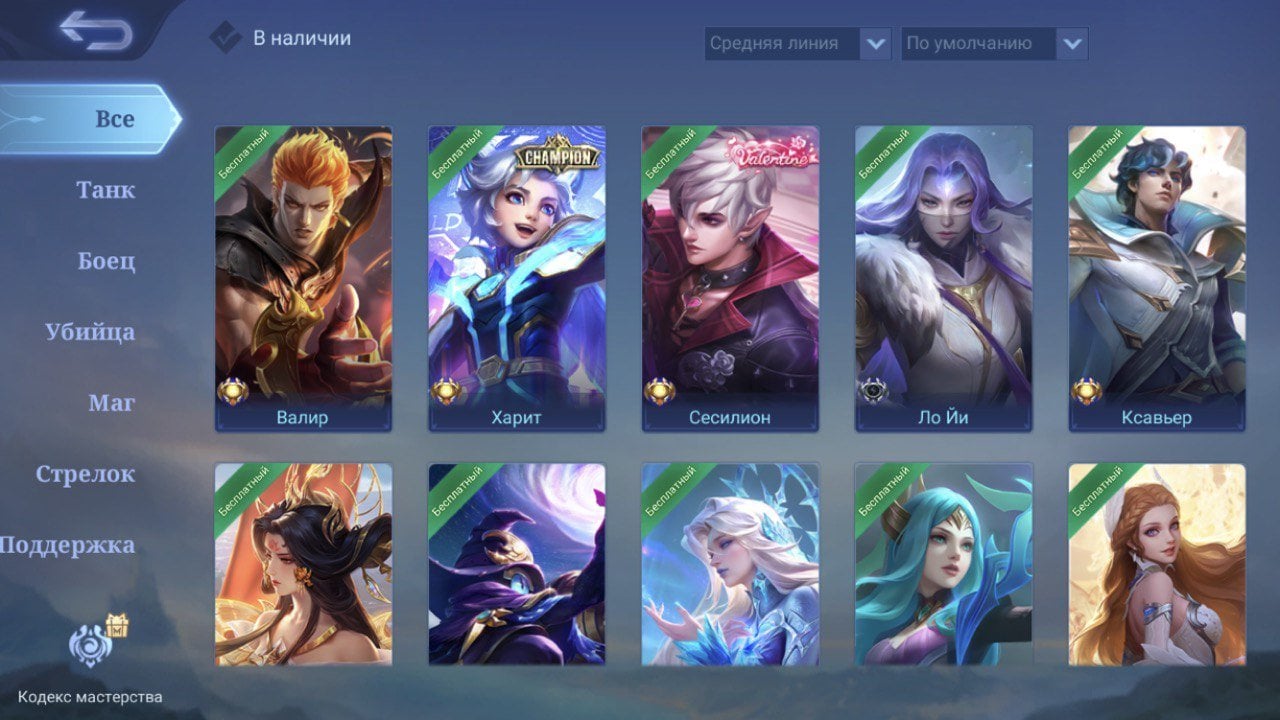This screenshot has height=720, width=1280.
Task: Toggle the «В наличии» checkbox
Action: coord(225,38)
